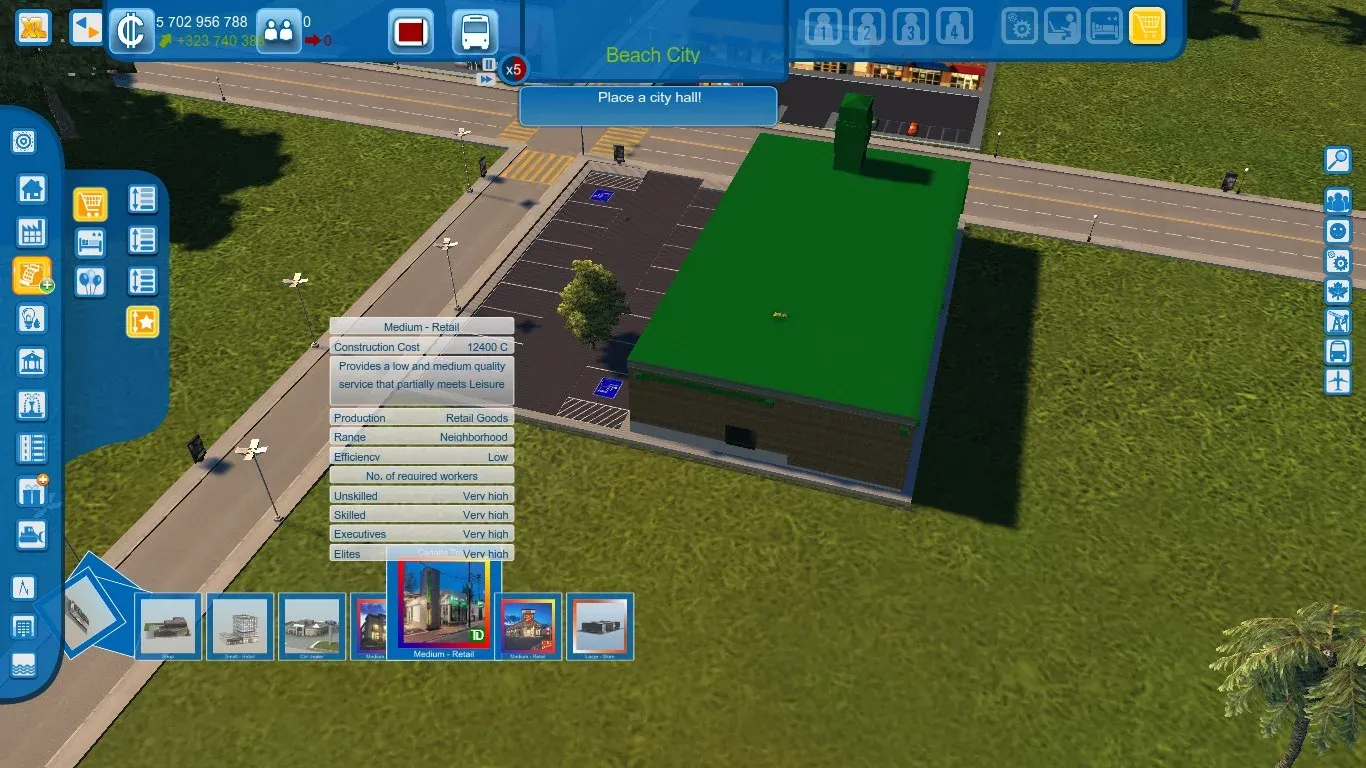Open the airplane icon on right panel
This screenshot has height=768, width=1366.
point(1337,381)
